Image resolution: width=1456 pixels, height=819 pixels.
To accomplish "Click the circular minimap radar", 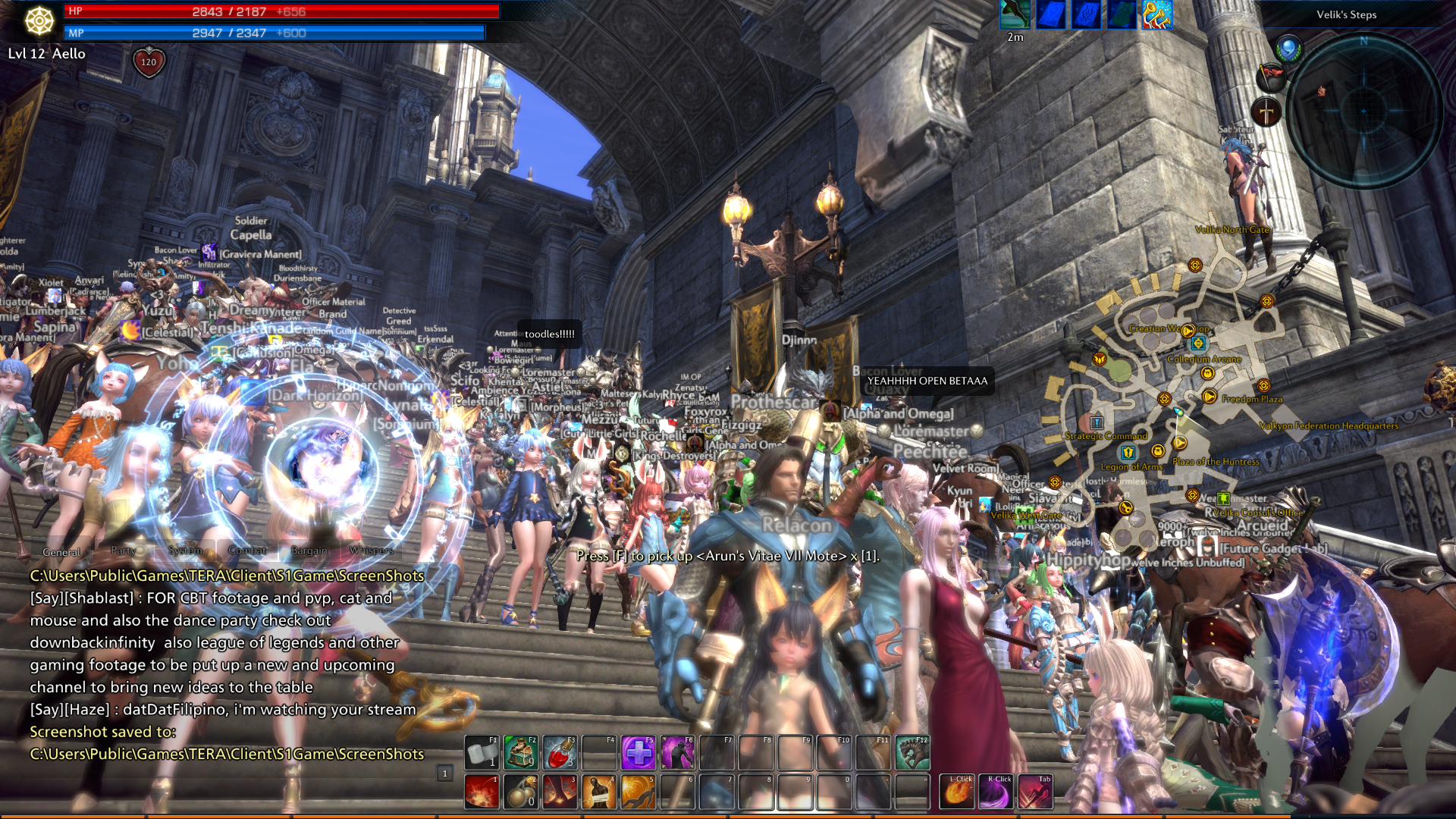I will [x=1363, y=110].
